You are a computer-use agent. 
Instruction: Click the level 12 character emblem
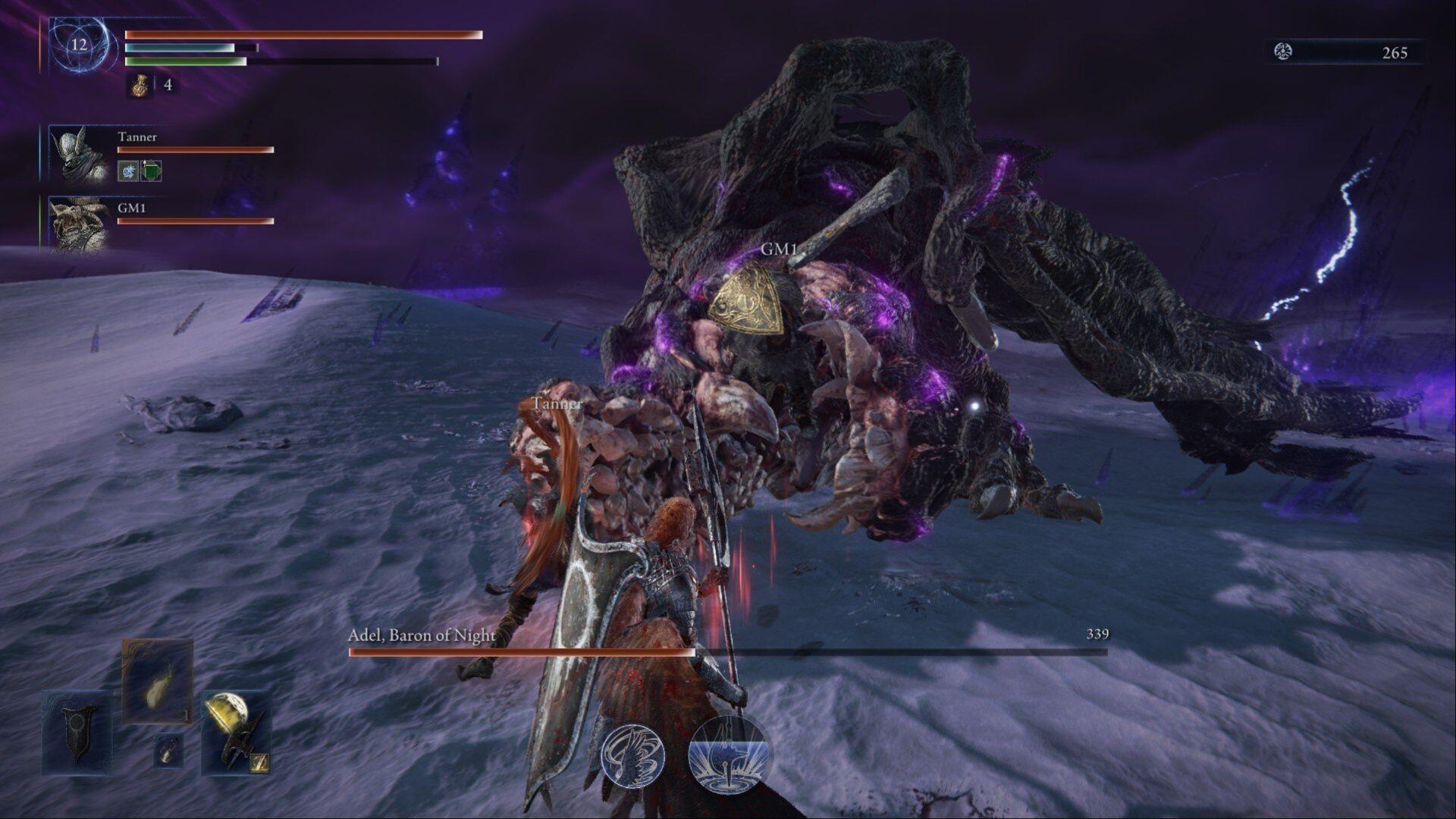79,45
